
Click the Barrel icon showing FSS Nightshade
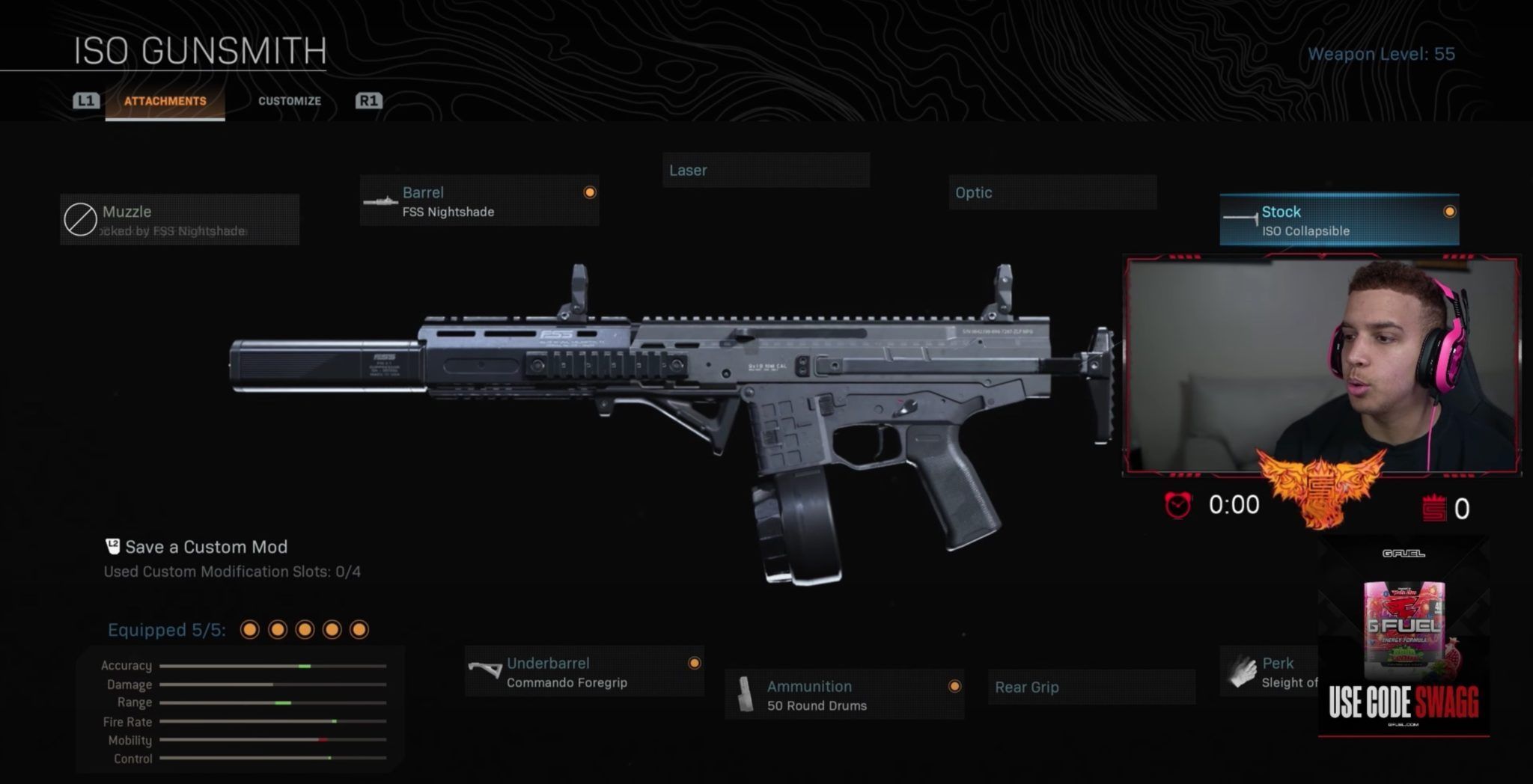pos(382,200)
